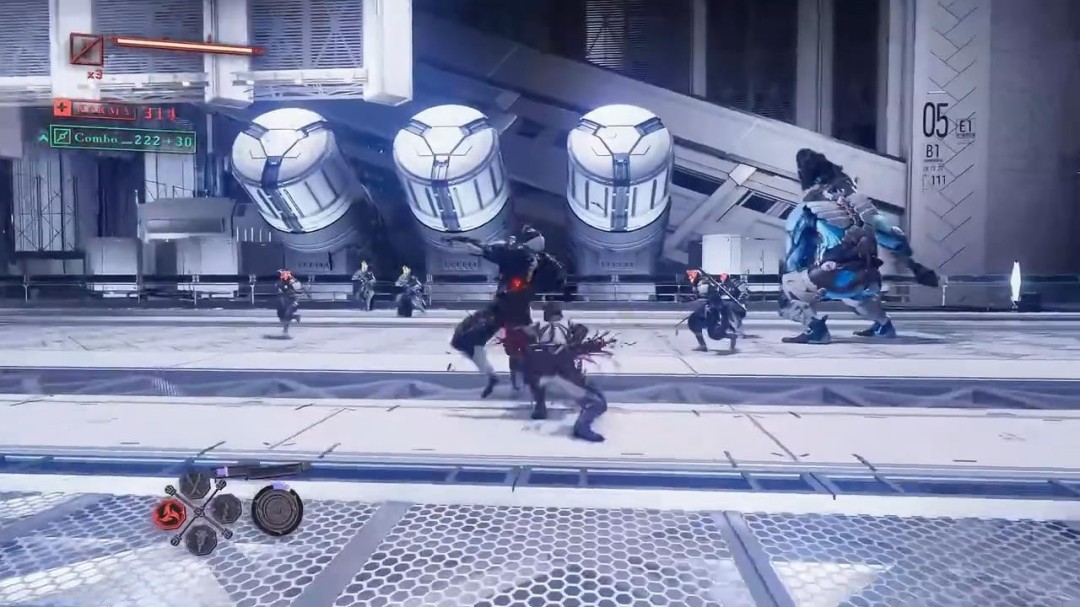The image size is (1080, 607).
Task: Select the glowing red swirl skill icon
Action: coord(170,514)
